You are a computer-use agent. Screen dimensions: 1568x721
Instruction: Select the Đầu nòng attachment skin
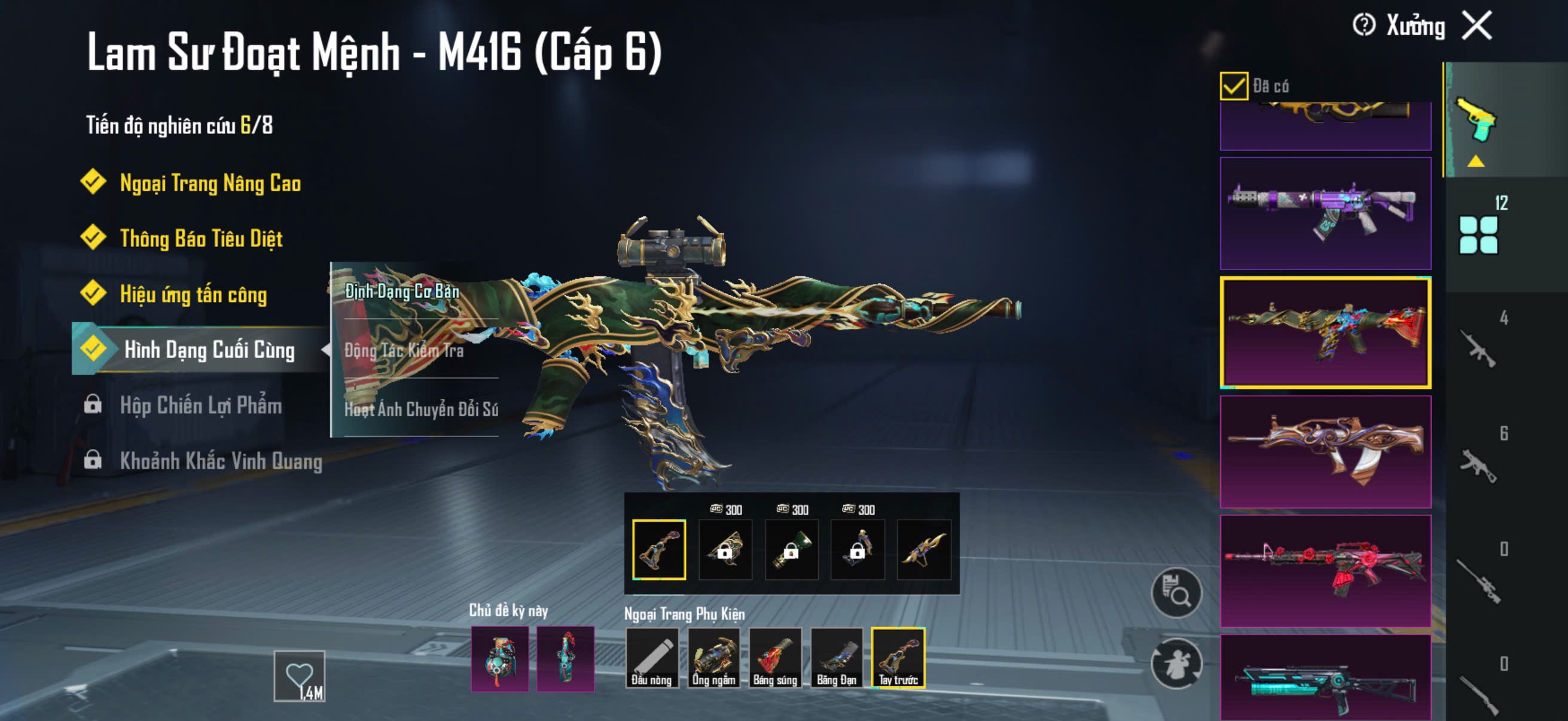click(651, 657)
